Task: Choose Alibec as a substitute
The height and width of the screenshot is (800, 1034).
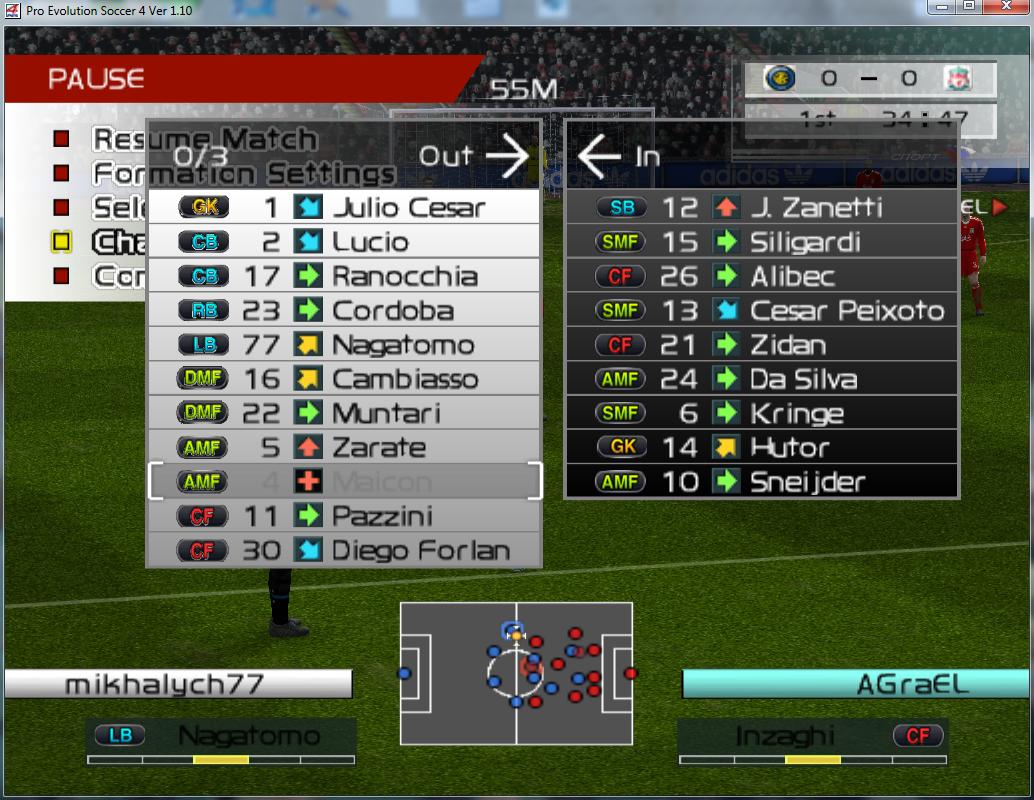Action: [761, 276]
